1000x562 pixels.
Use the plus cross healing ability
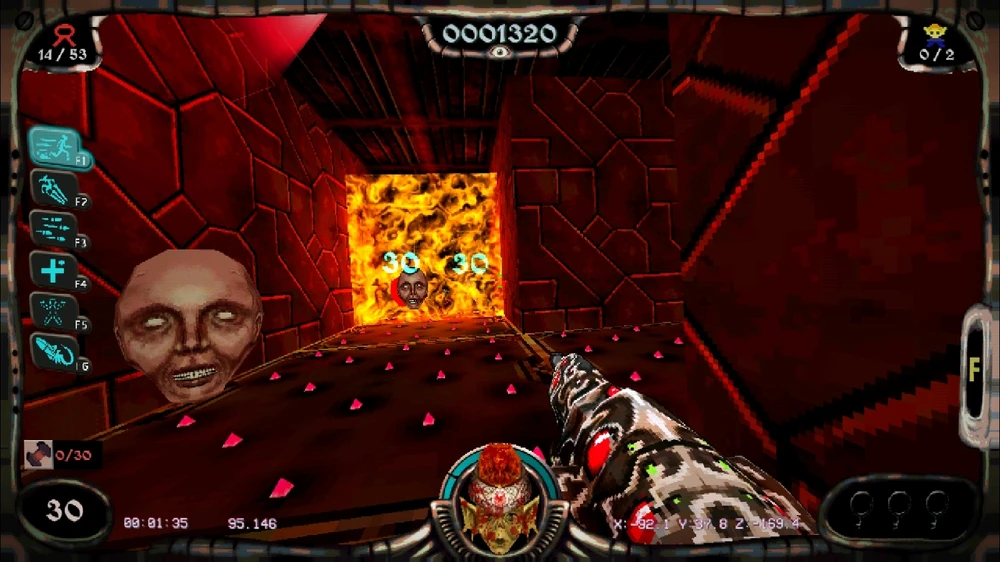(x=53, y=269)
